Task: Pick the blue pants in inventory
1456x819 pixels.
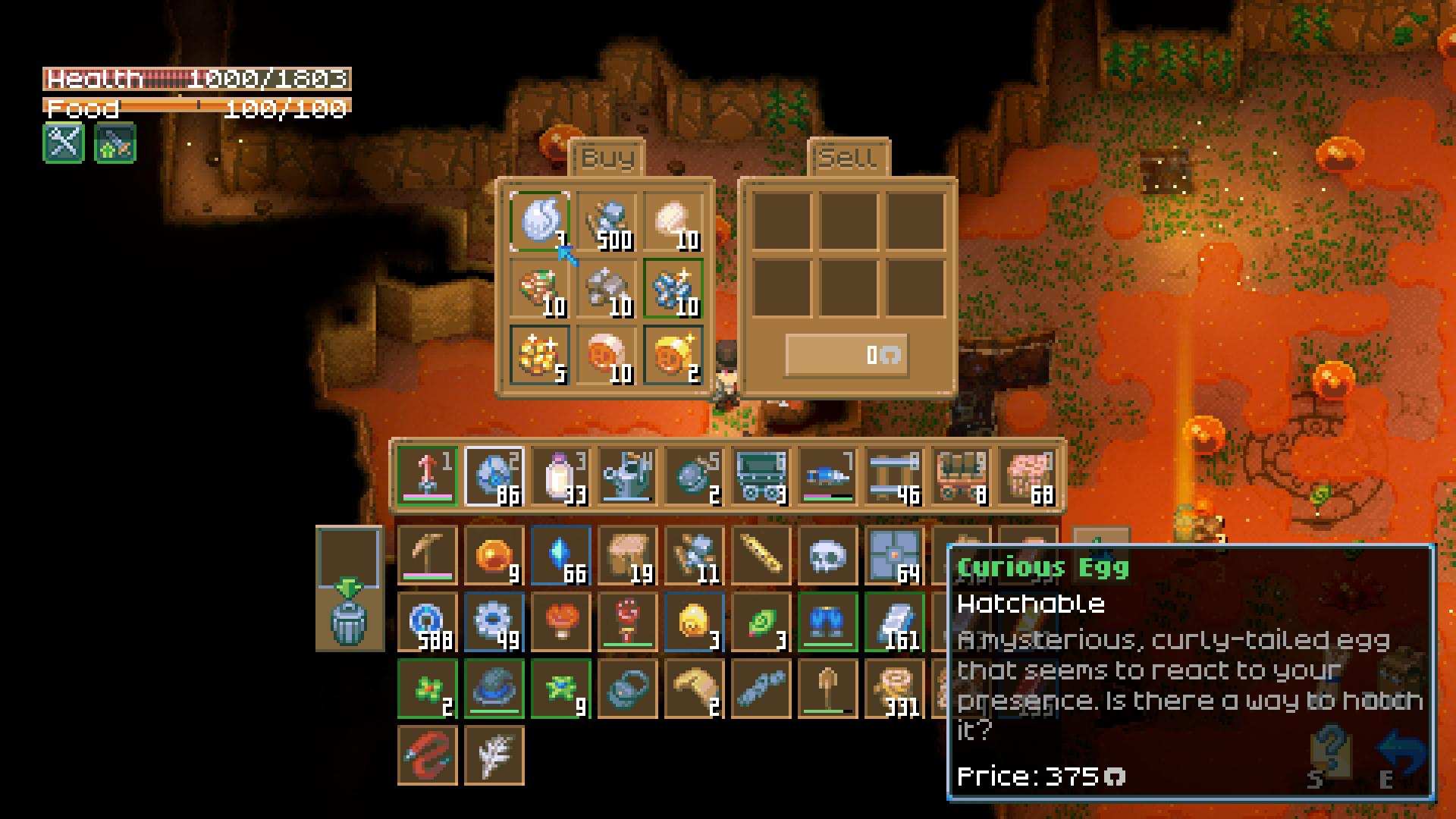Action: tap(827, 622)
